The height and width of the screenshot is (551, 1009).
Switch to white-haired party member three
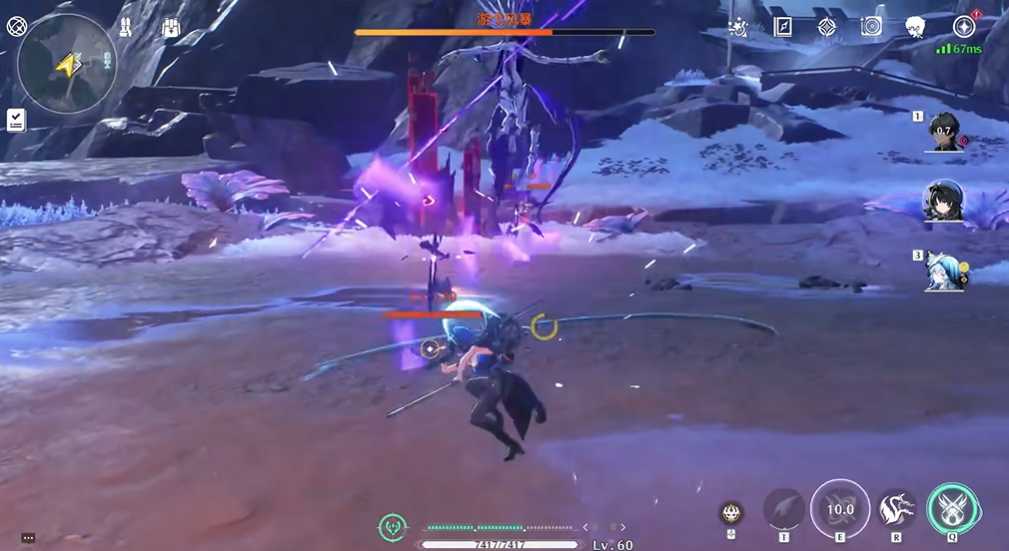click(945, 270)
